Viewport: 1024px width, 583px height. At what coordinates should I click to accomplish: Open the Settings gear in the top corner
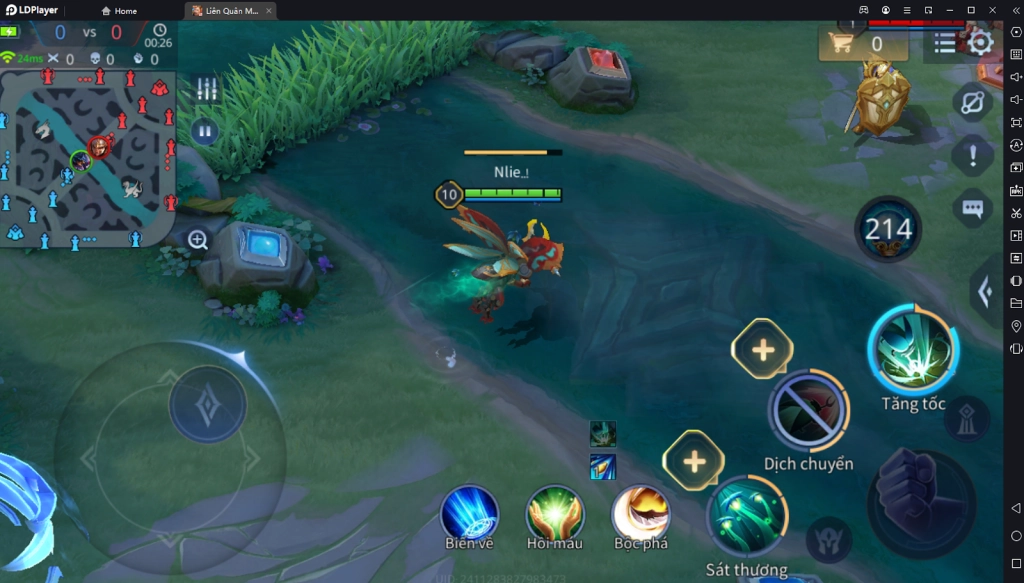[980, 43]
